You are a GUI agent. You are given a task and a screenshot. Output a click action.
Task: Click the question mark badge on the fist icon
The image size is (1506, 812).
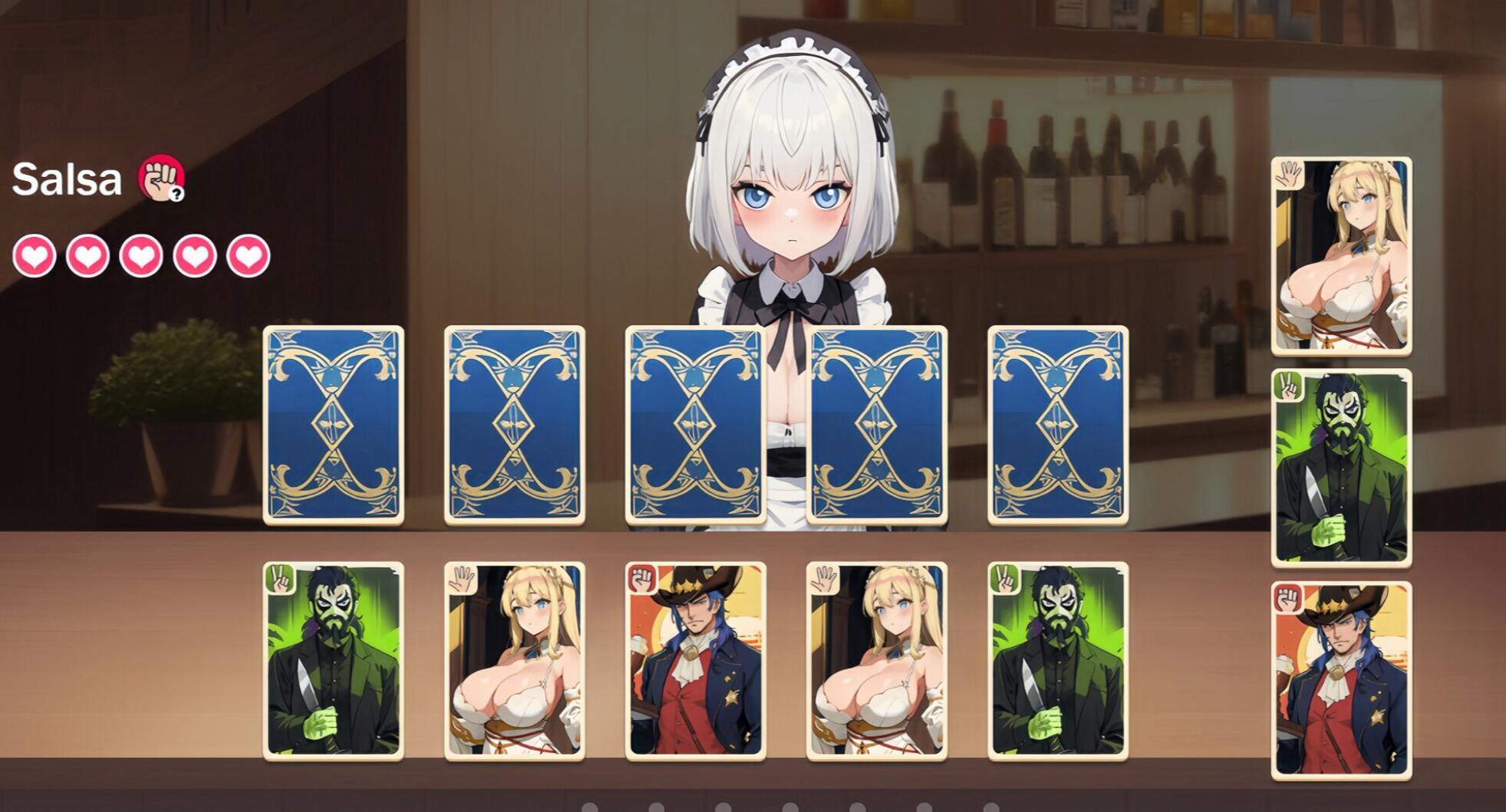(x=178, y=193)
